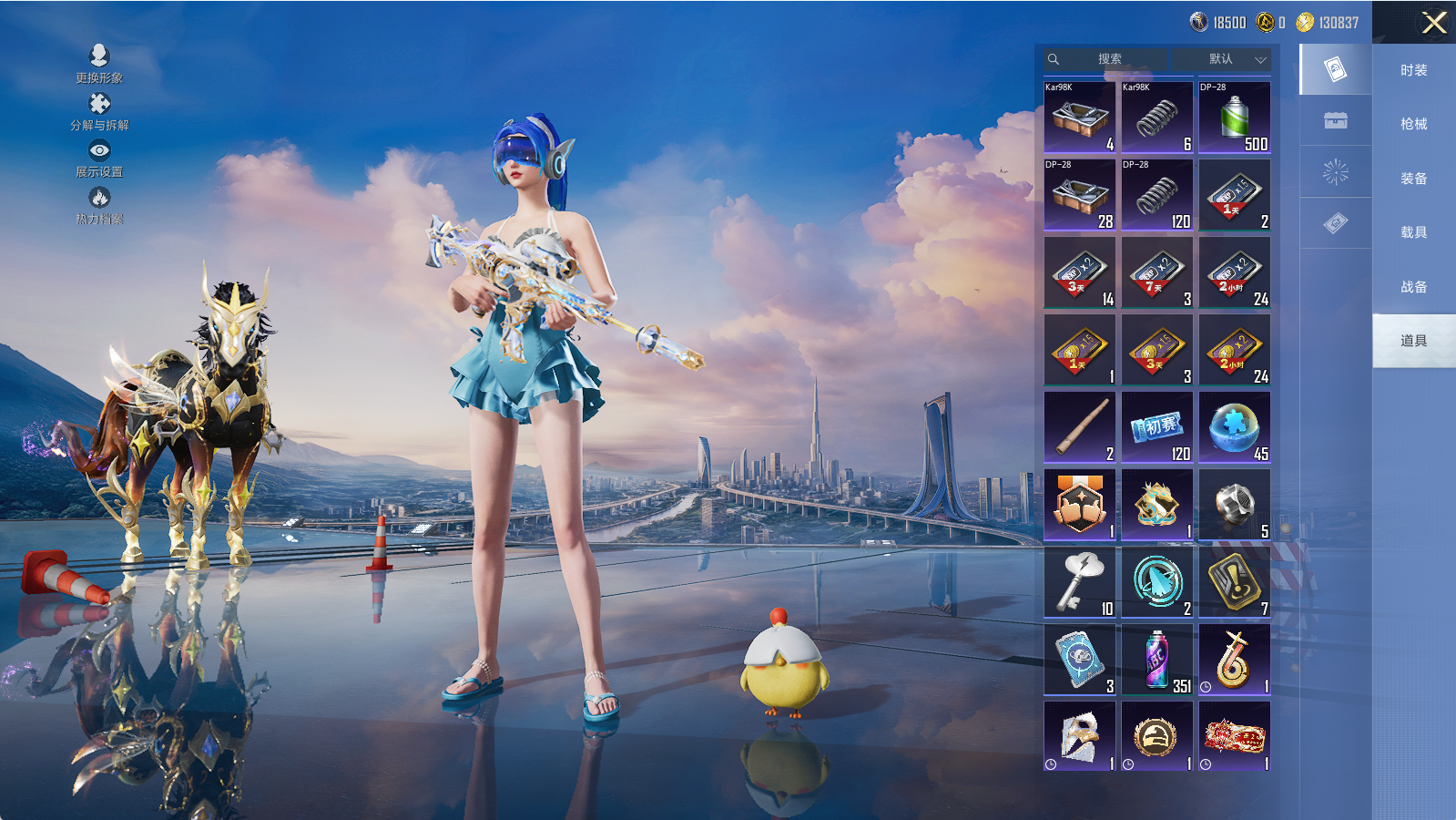Image resolution: width=1456 pixels, height=820 pixels.
Task: Select the wooden stick item
Action: [x=1079, y=426]
